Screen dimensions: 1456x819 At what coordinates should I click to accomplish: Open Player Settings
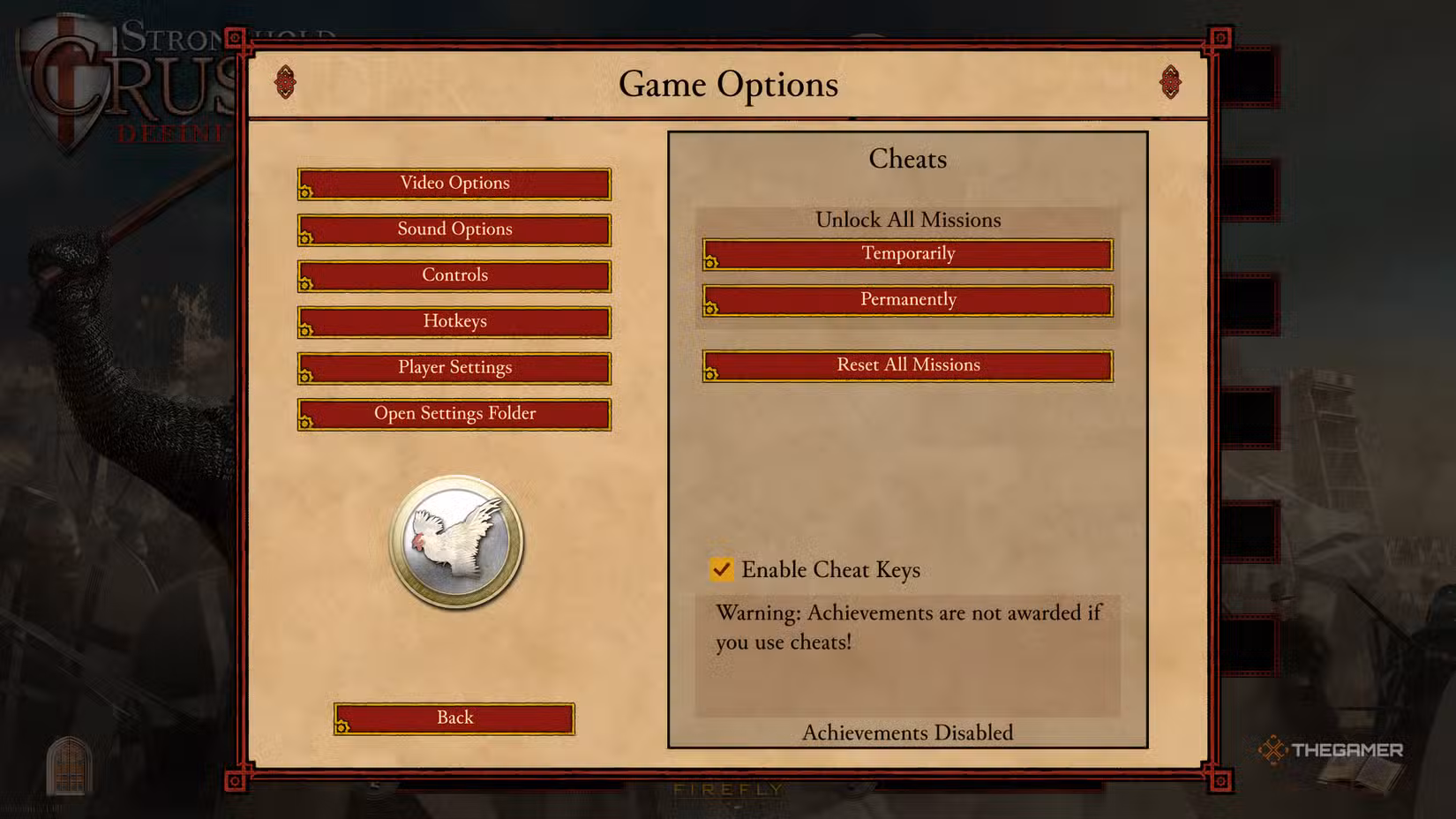coord(454,367)
